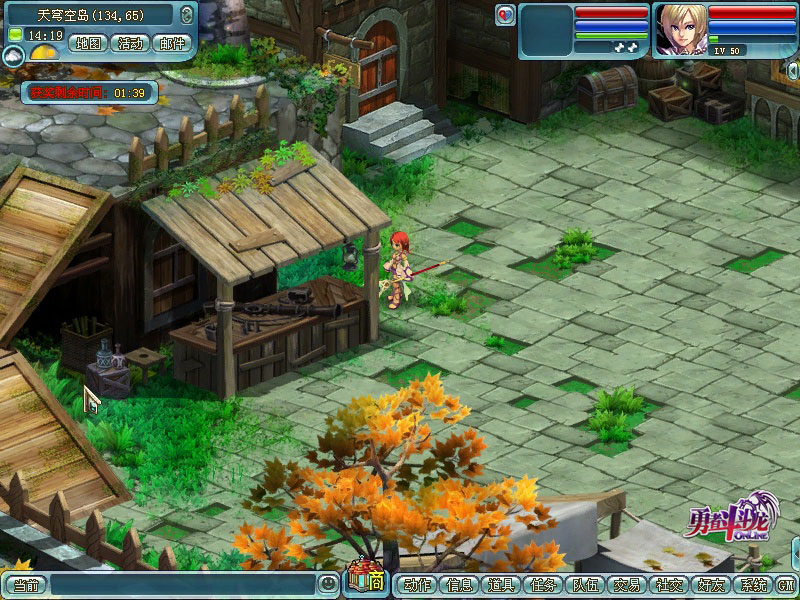The image size is (800, 600).
Task: Toggle the 当前 chat channel selector
Action: click(24, 584)
